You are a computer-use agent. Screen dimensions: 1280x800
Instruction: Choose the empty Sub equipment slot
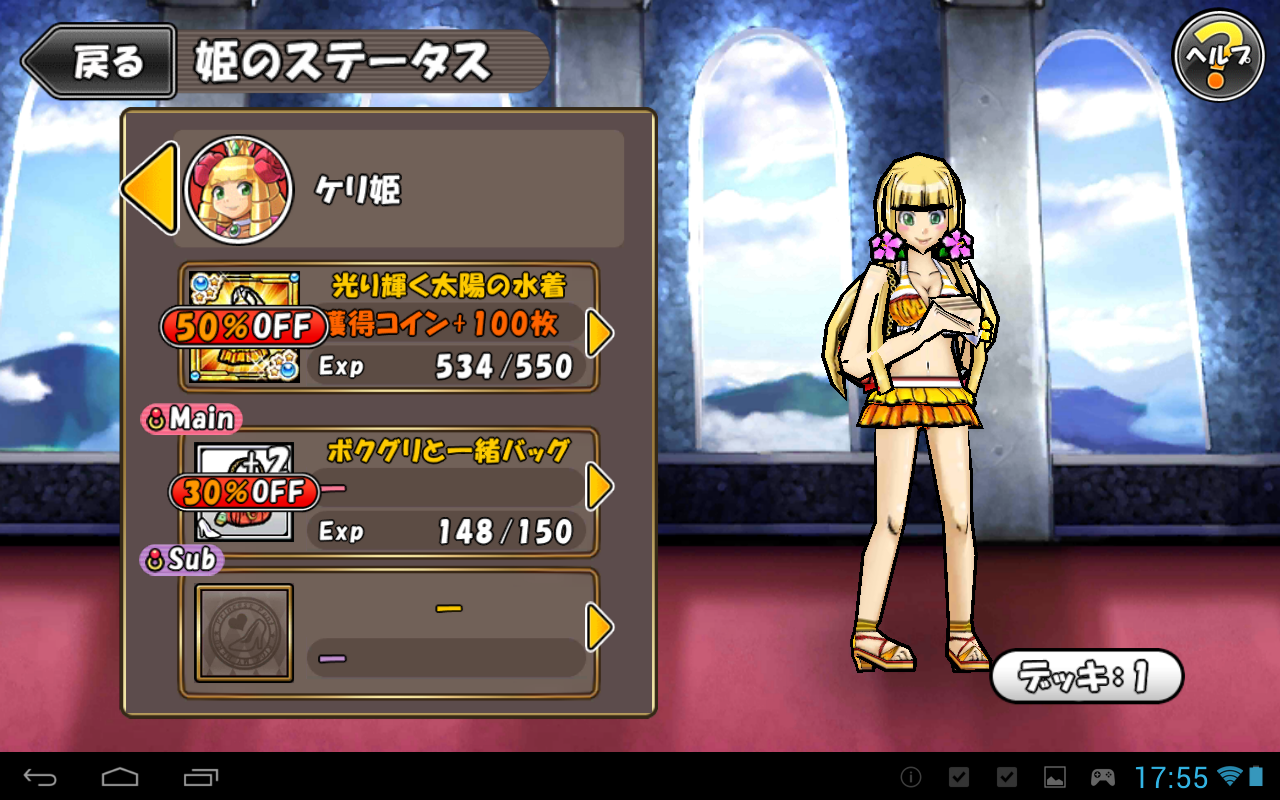pos(244,633)
